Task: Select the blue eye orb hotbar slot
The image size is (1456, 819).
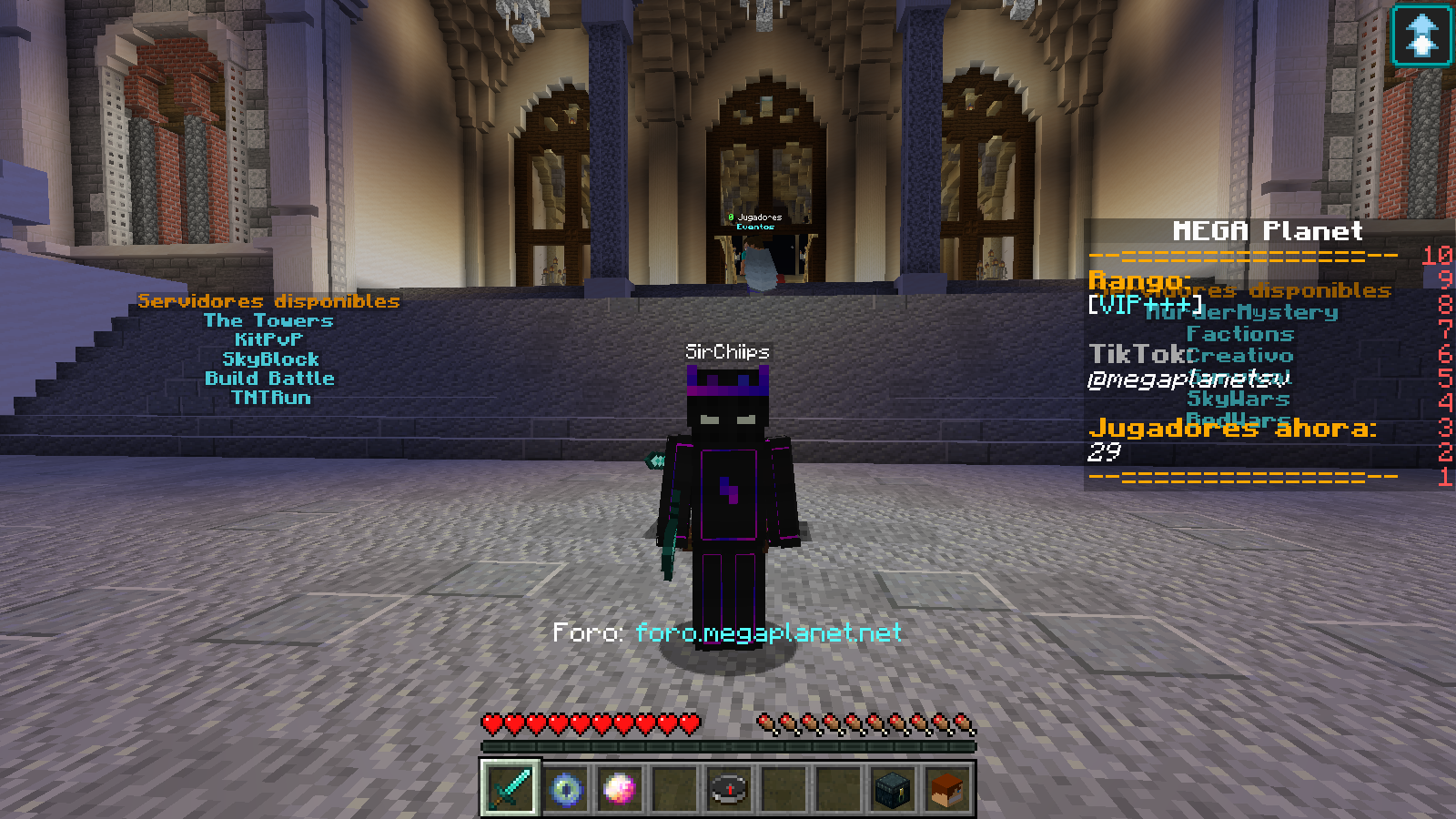Action: coord(565,788)
